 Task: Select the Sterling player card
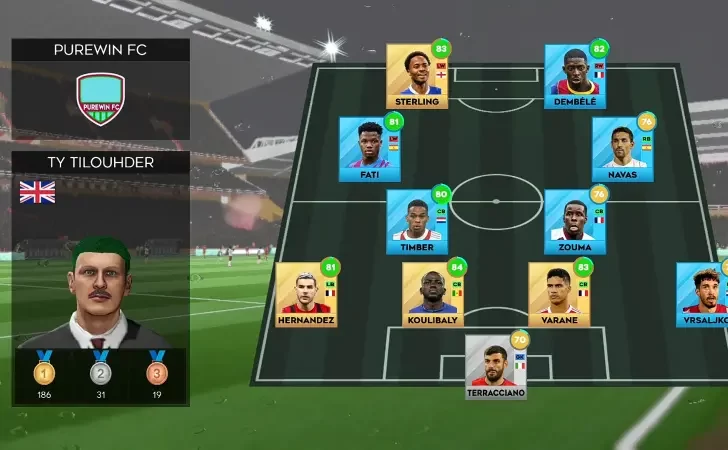point(417,75)
